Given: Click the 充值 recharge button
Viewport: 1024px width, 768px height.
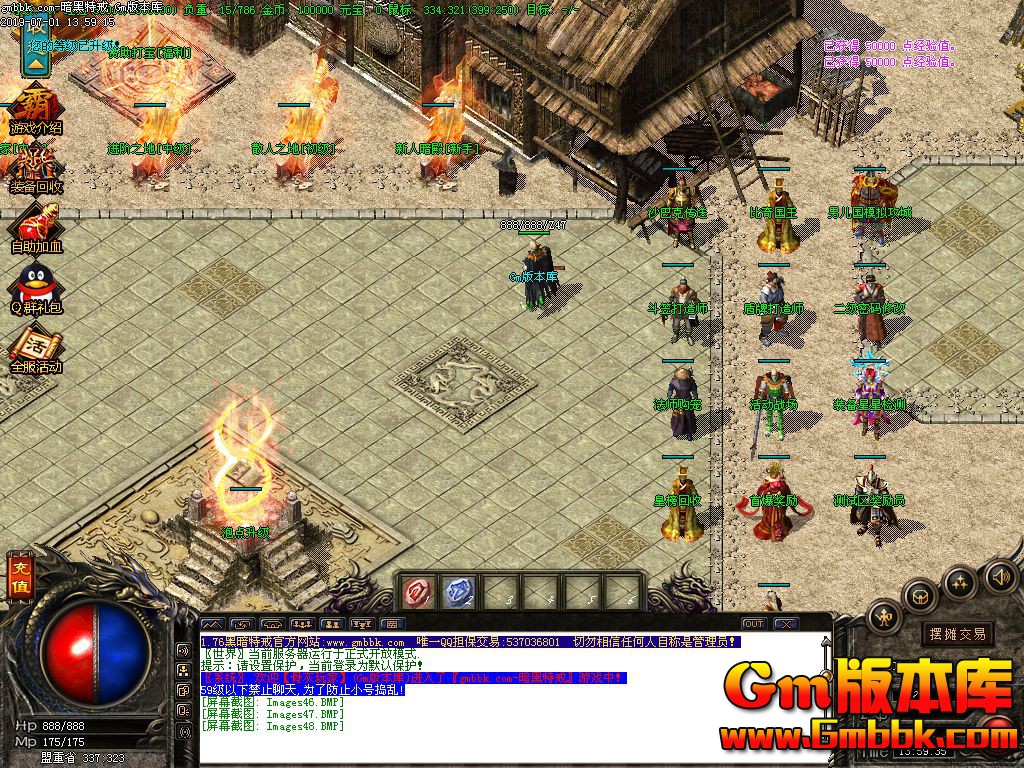Looking at the screenshot, I should pos(20,578).
